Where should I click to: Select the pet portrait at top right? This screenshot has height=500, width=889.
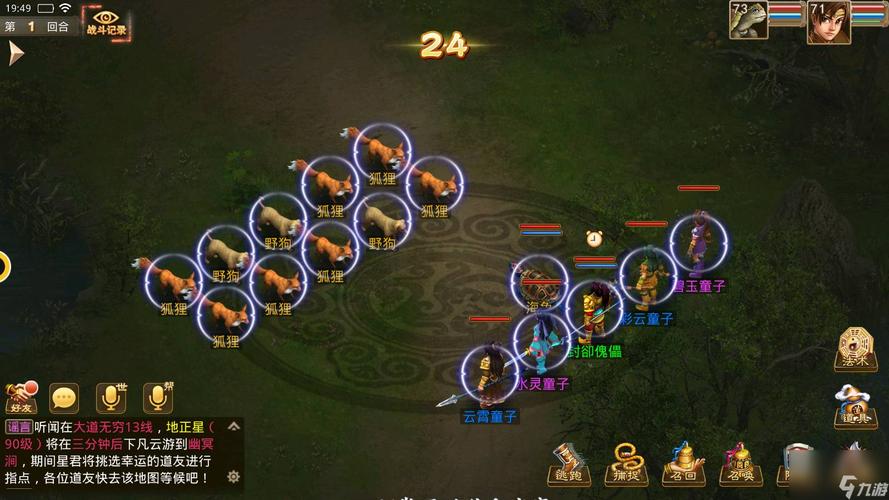pos(748,21)
